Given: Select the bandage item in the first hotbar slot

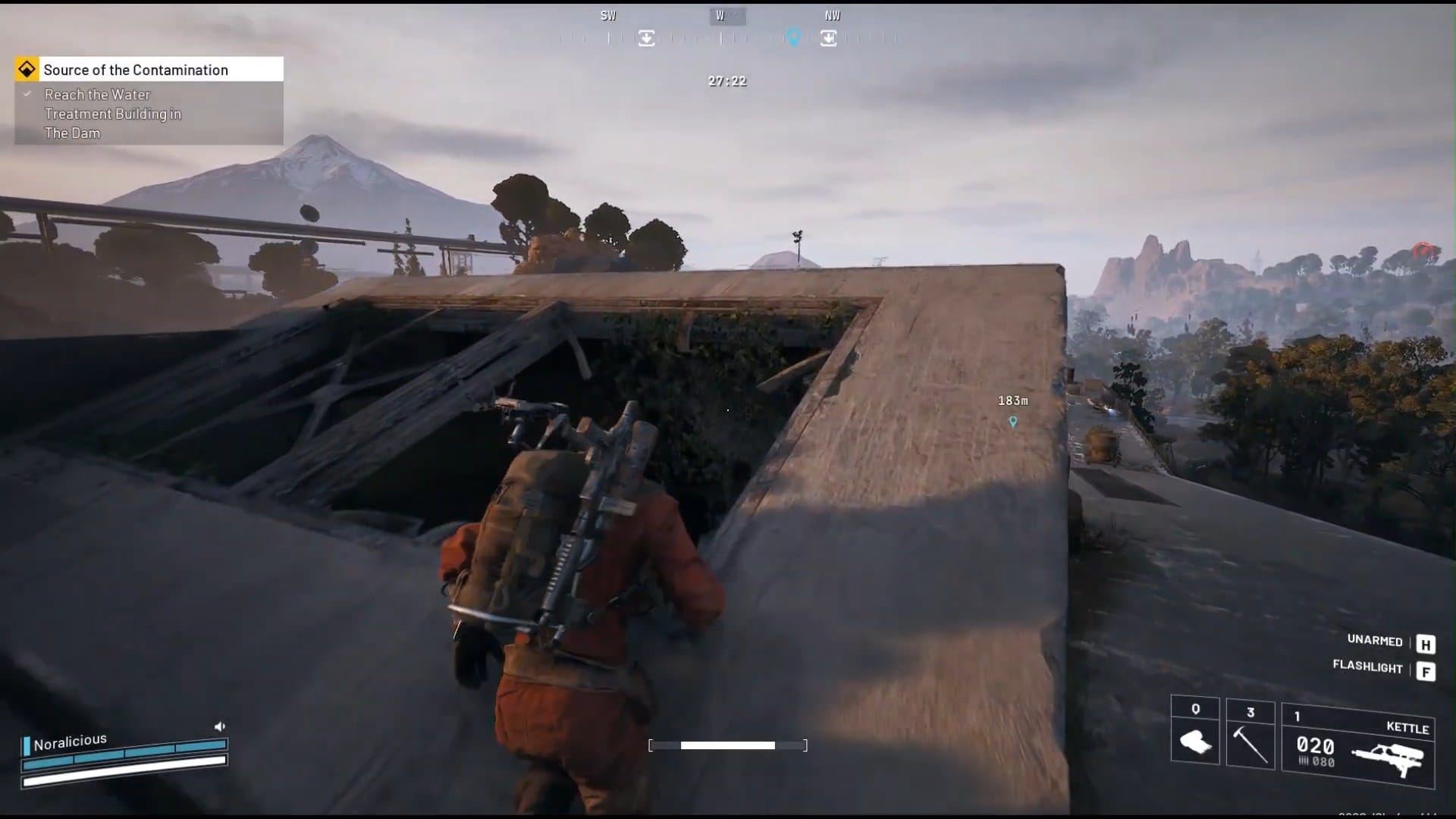Looking at the screenshot, I should [x=1197, y=743].
